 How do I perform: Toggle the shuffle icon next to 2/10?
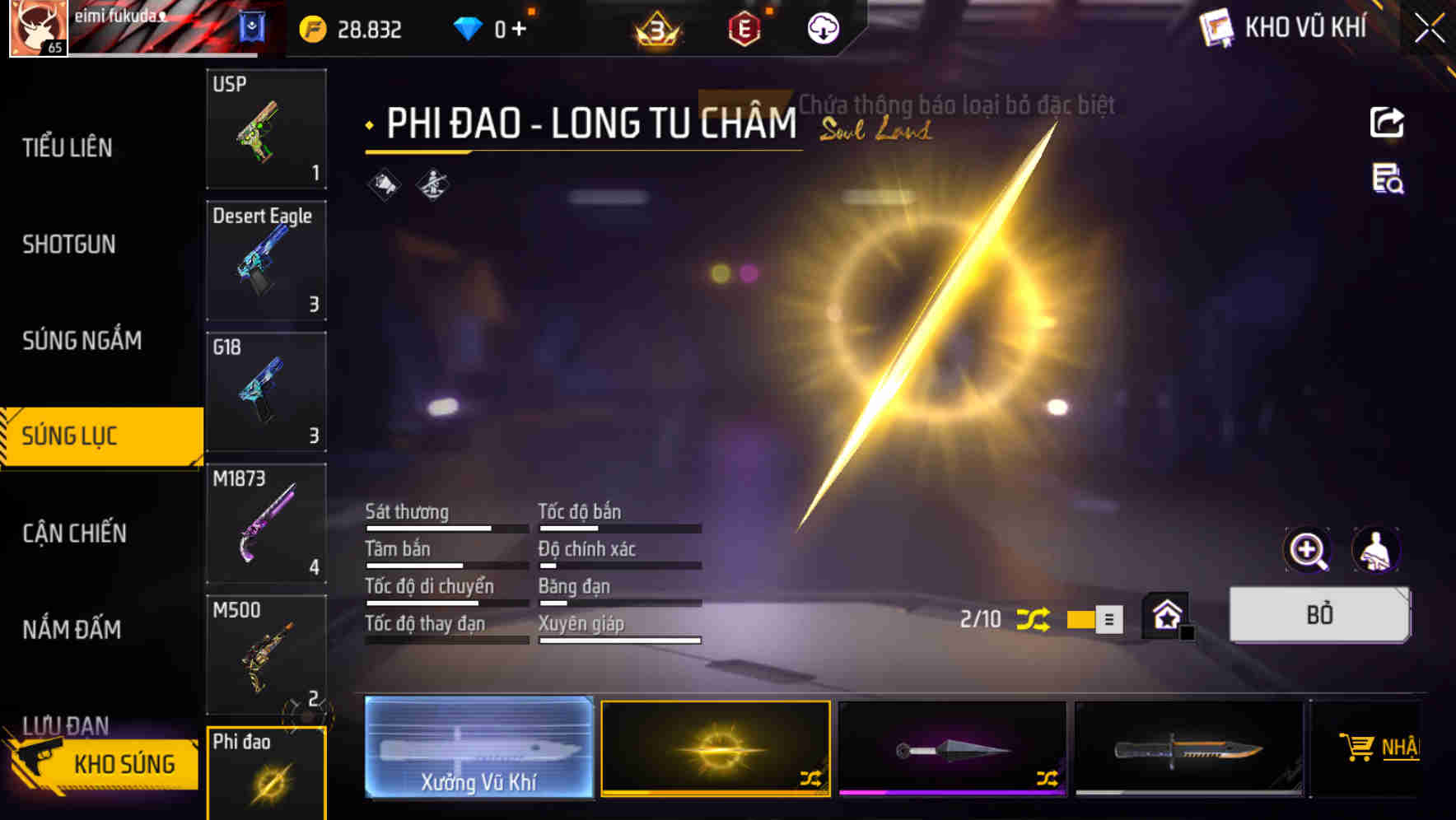click(1034, 618)
